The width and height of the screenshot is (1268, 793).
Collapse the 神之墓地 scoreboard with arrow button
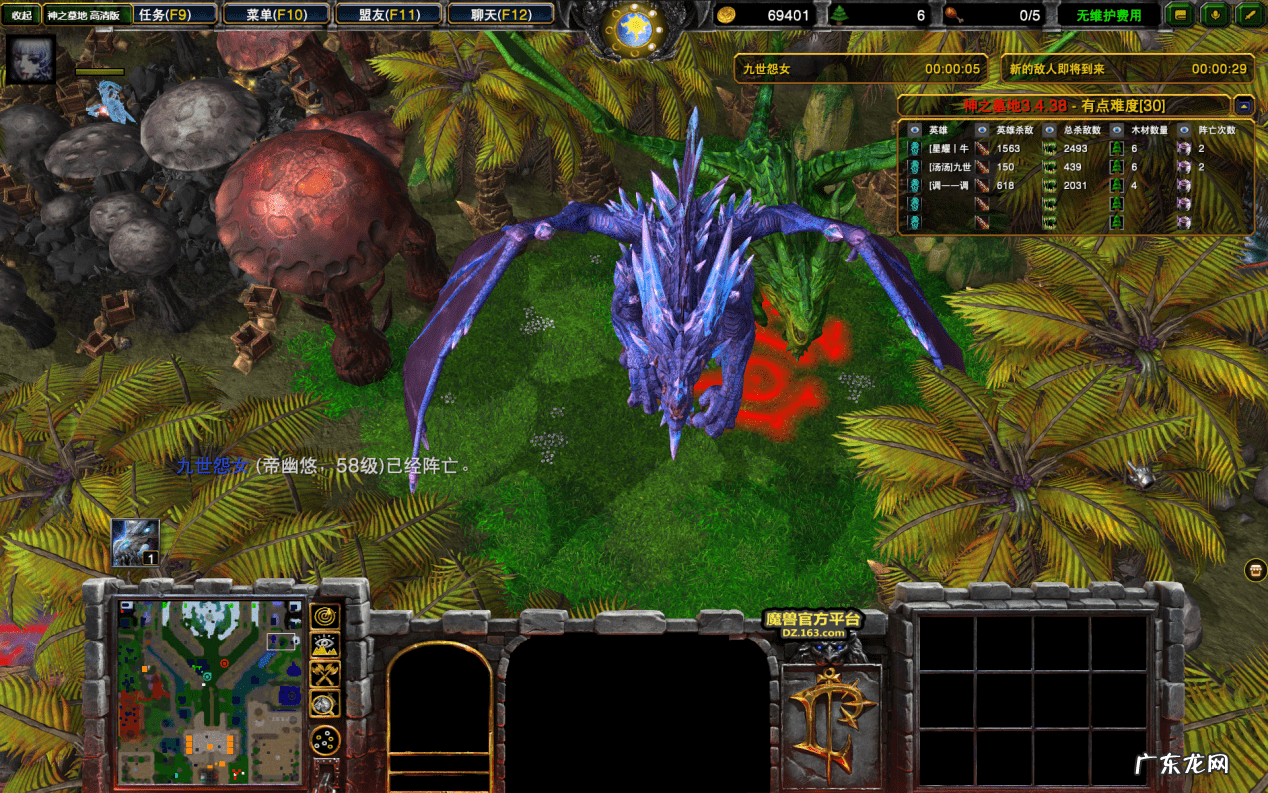coord(1243,105)
